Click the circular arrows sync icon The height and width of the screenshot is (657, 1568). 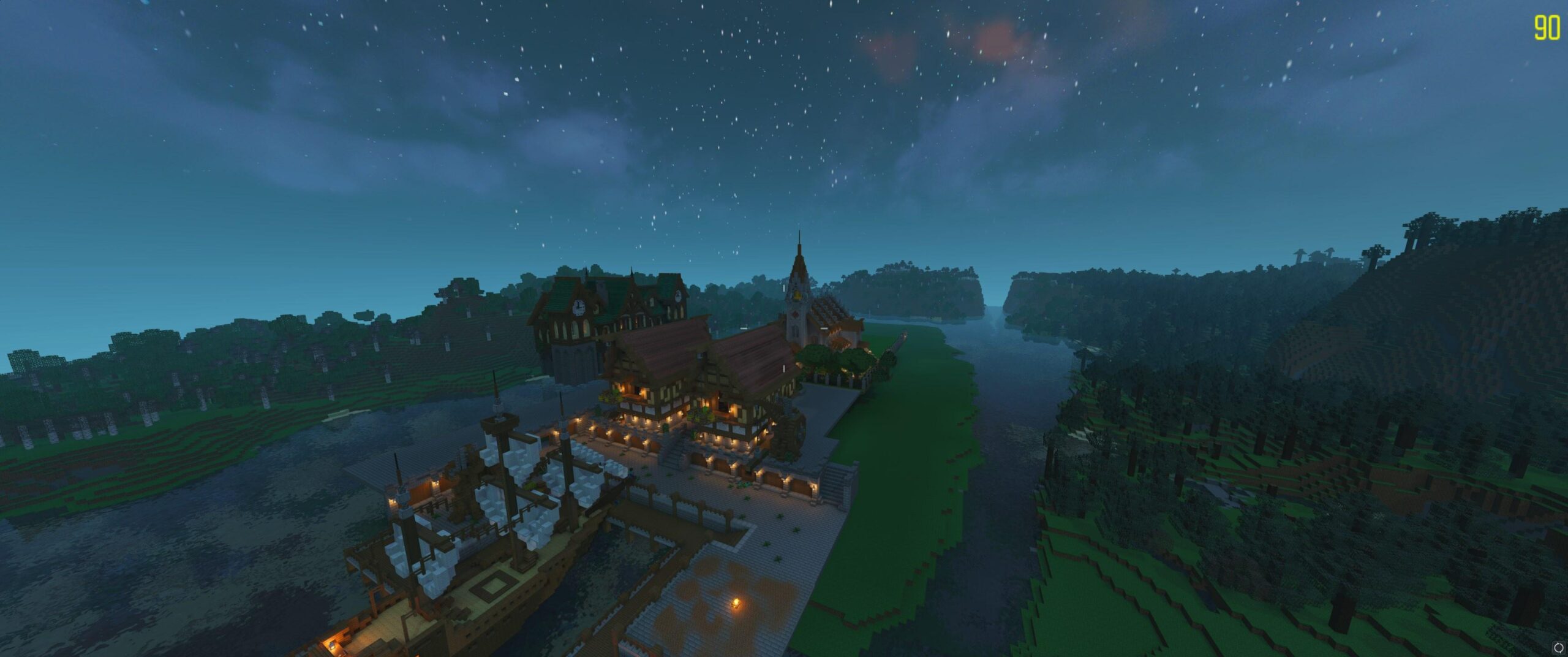point(1558,647)
